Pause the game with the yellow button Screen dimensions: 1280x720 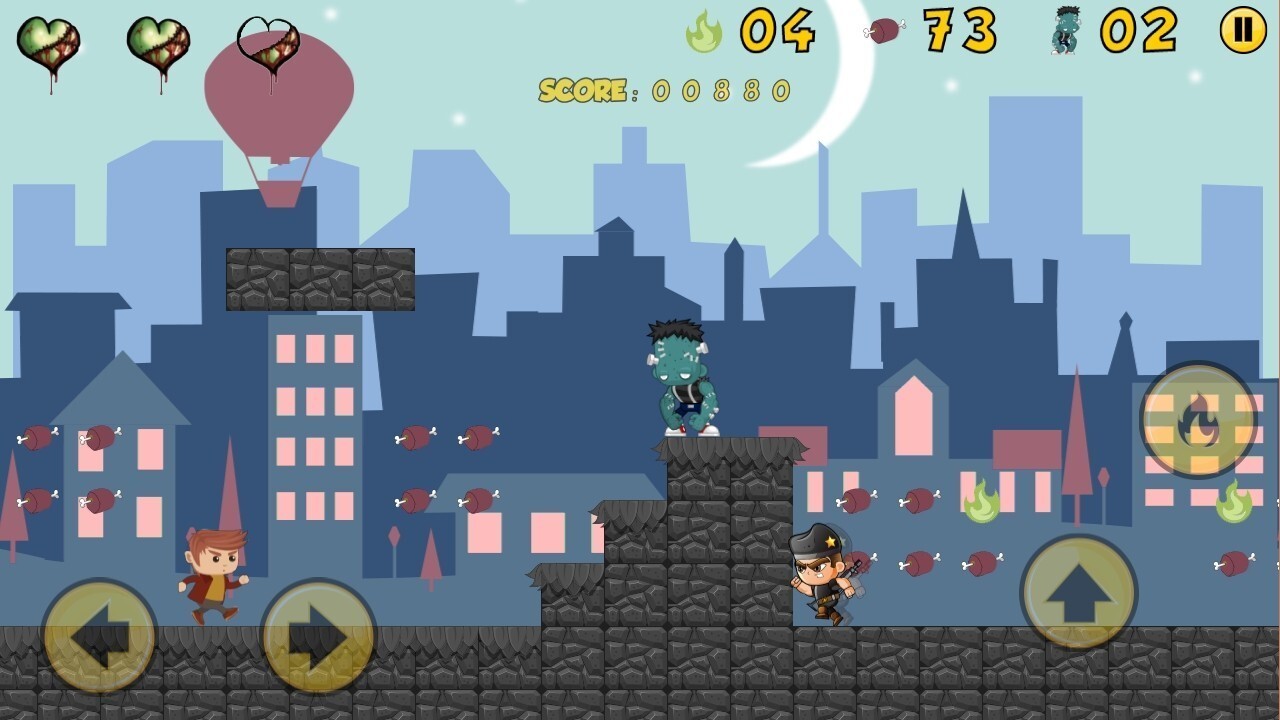click(x=1243, y=30)
